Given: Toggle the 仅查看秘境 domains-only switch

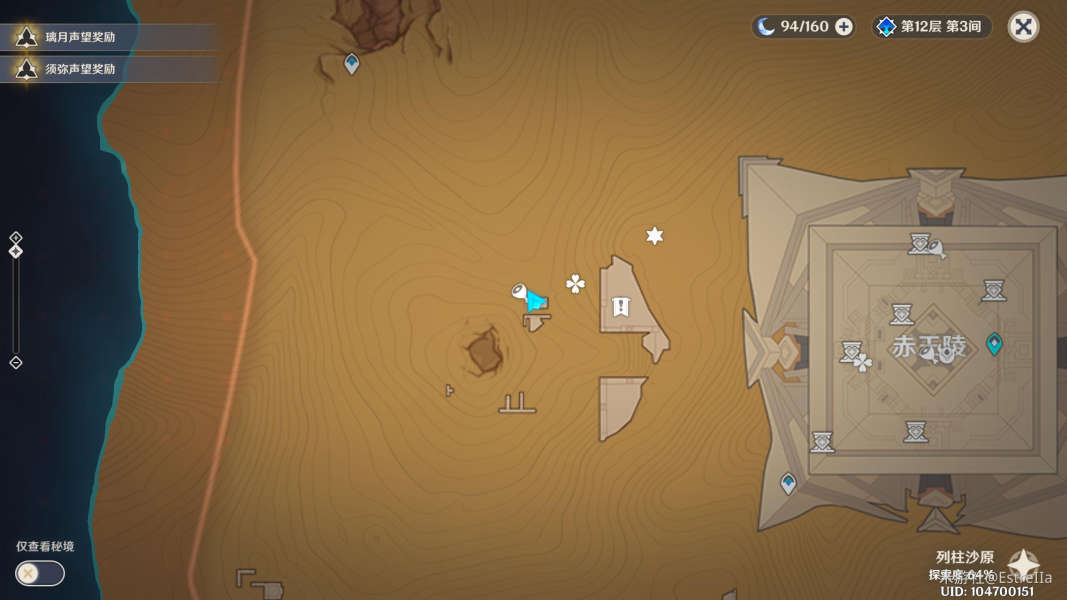Looking at the screenshot, I should [x=40, y=573].
